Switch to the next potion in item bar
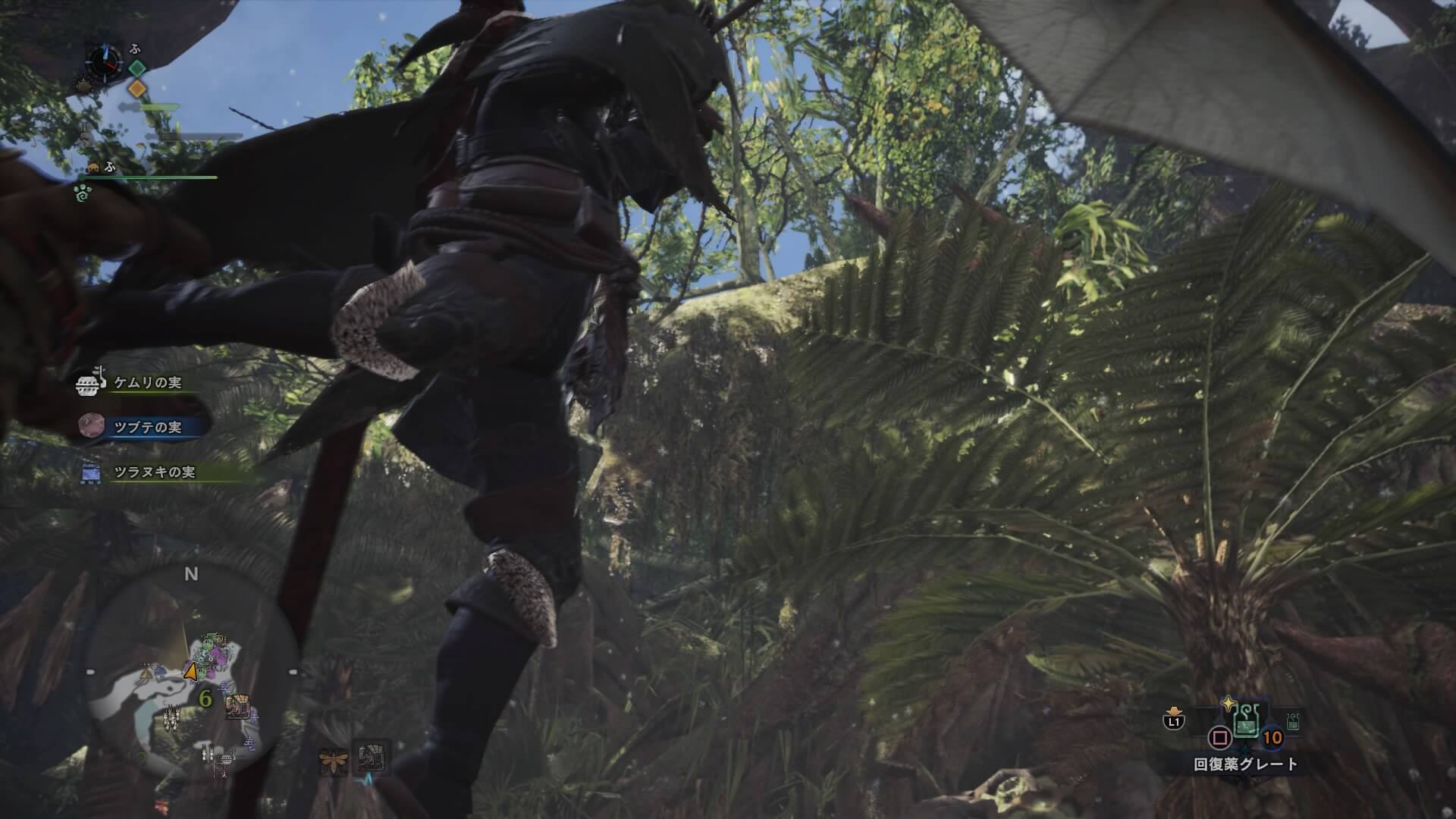Image resolution: width=1456 pixels, height=819 pixels. (1292, 723)
